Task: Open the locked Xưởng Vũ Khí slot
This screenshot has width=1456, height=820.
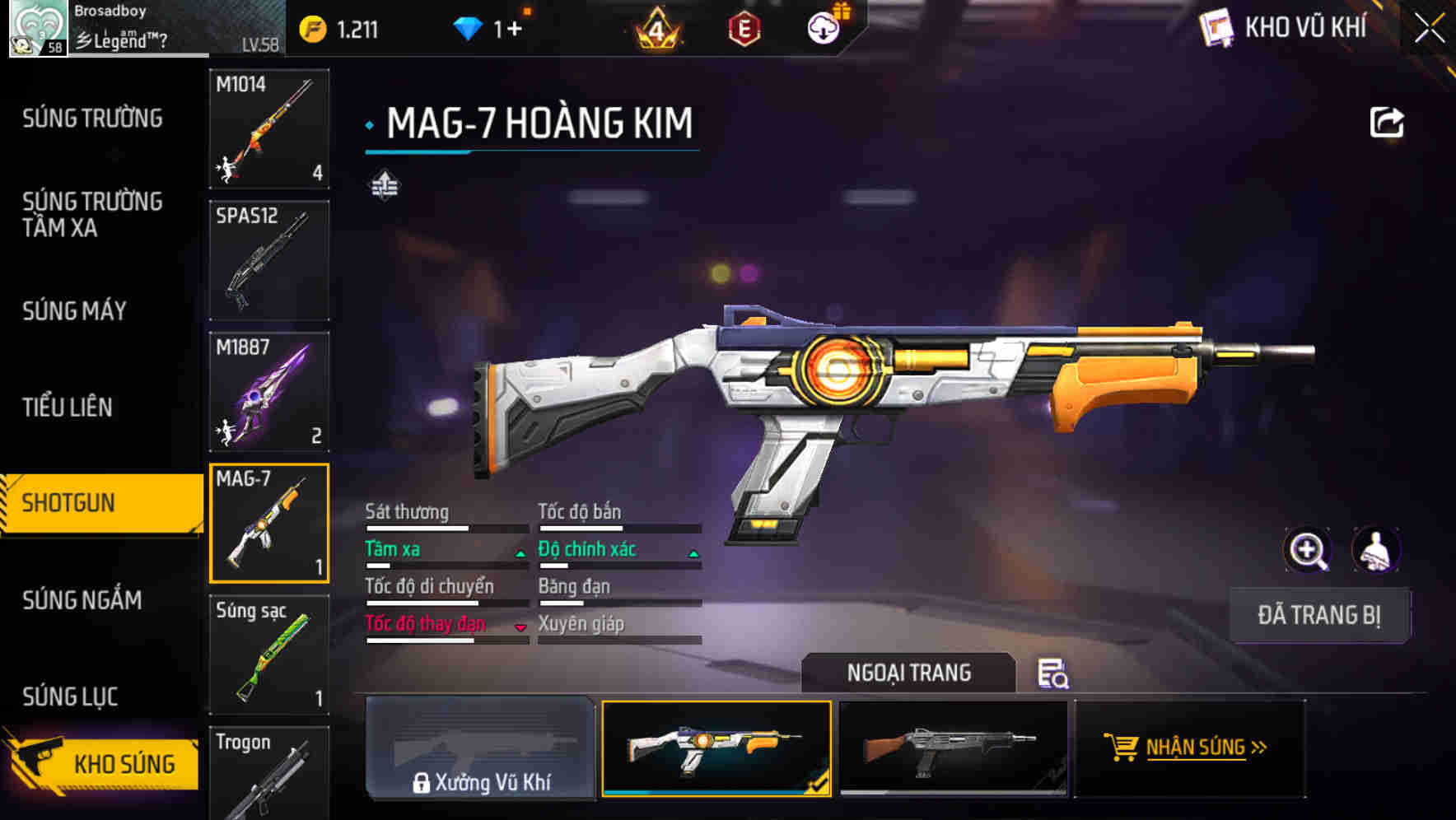Action: [480, 748]
